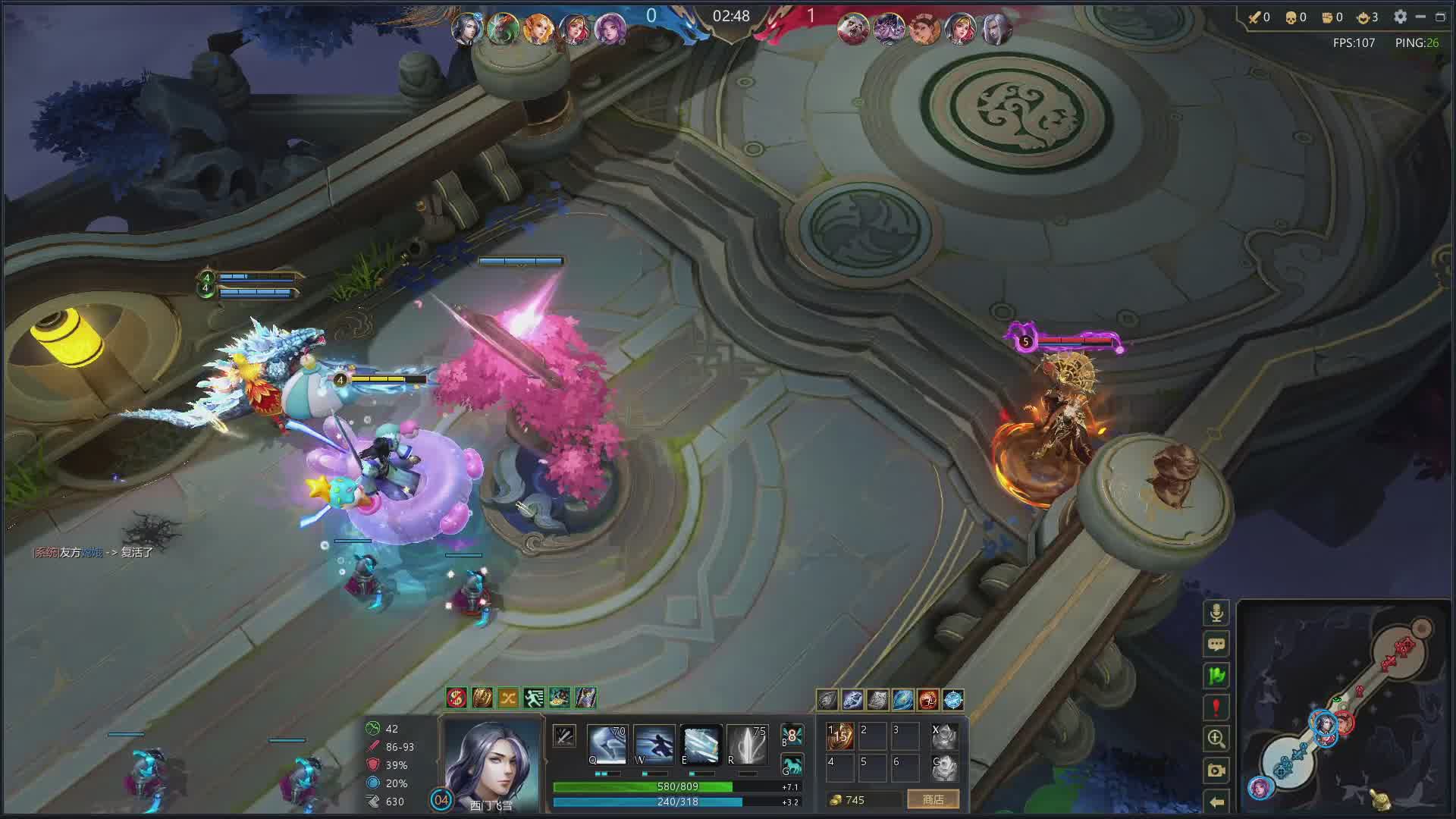Click the G horse mount icon
Image resolution: width=1456 pixels, height=819 pixels.
click(792, 765)
